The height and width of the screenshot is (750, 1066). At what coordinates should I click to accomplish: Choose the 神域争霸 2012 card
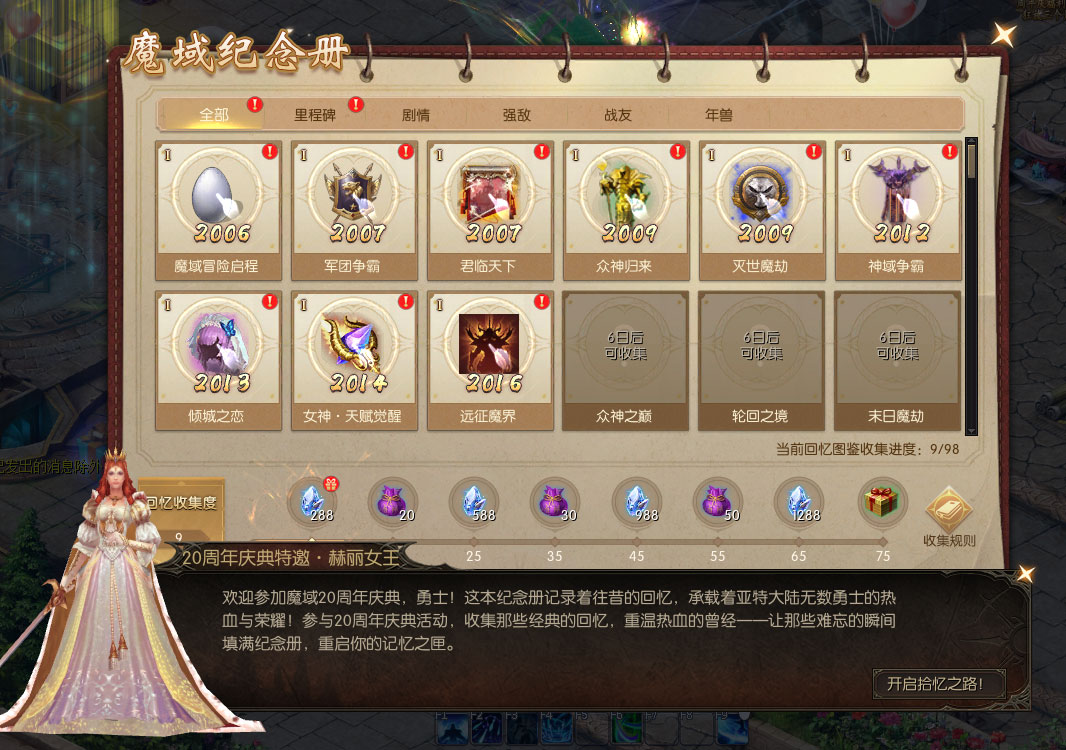click(x=898, y=209)
